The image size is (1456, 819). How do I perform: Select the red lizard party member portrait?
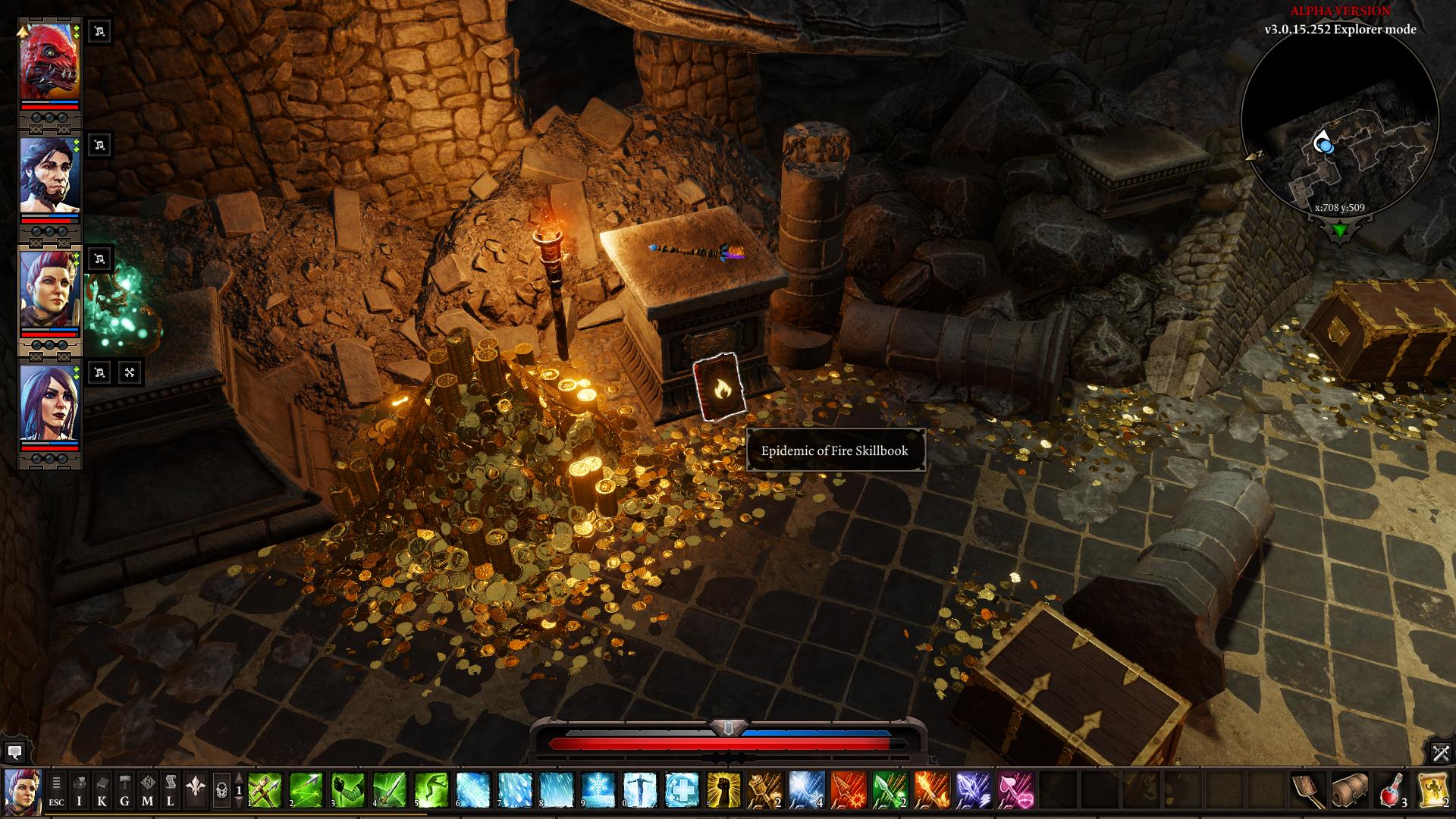(49, 62)
